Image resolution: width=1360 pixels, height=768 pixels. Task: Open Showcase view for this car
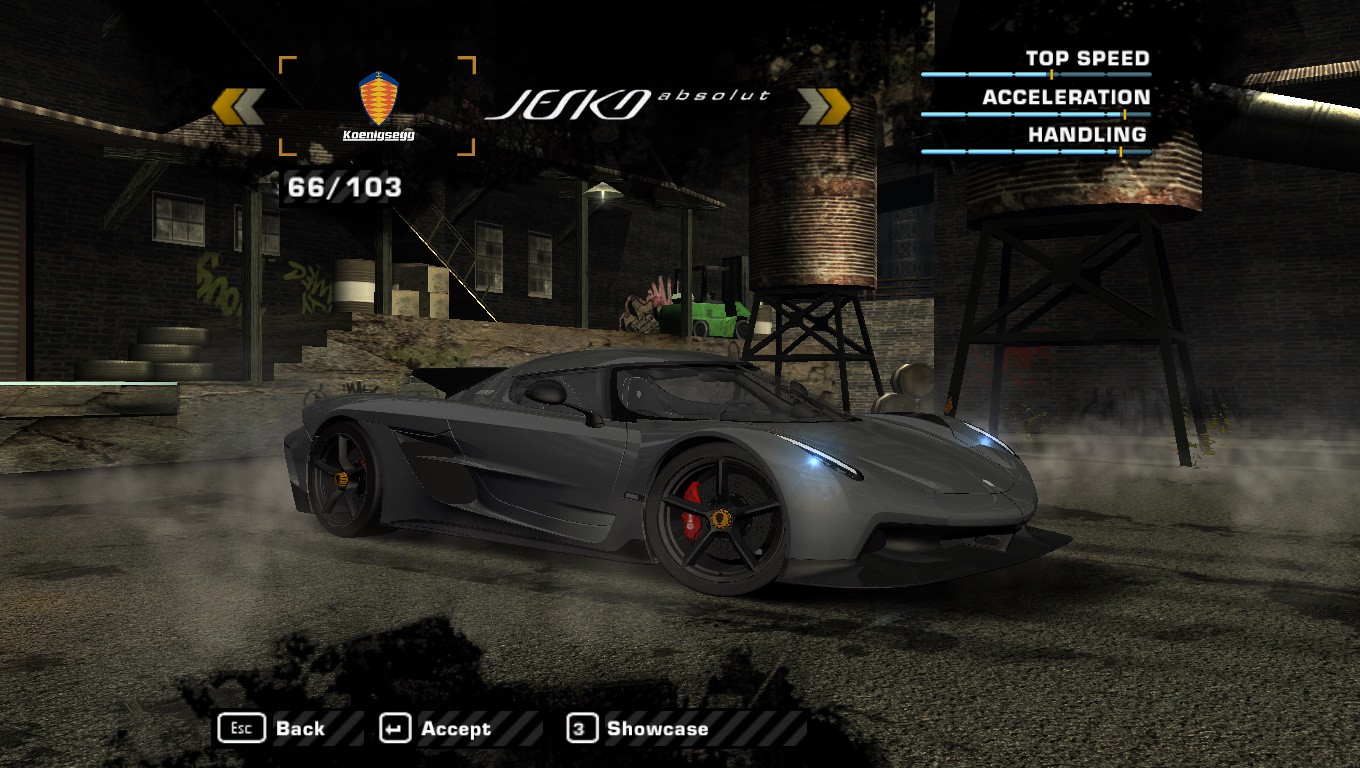pos(639,729)
